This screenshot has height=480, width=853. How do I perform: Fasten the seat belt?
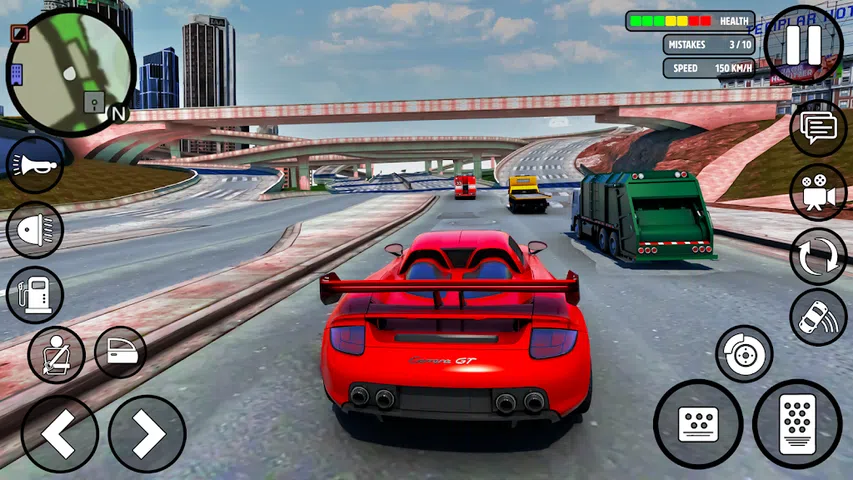pyautogui.click(x=56, y=354)
